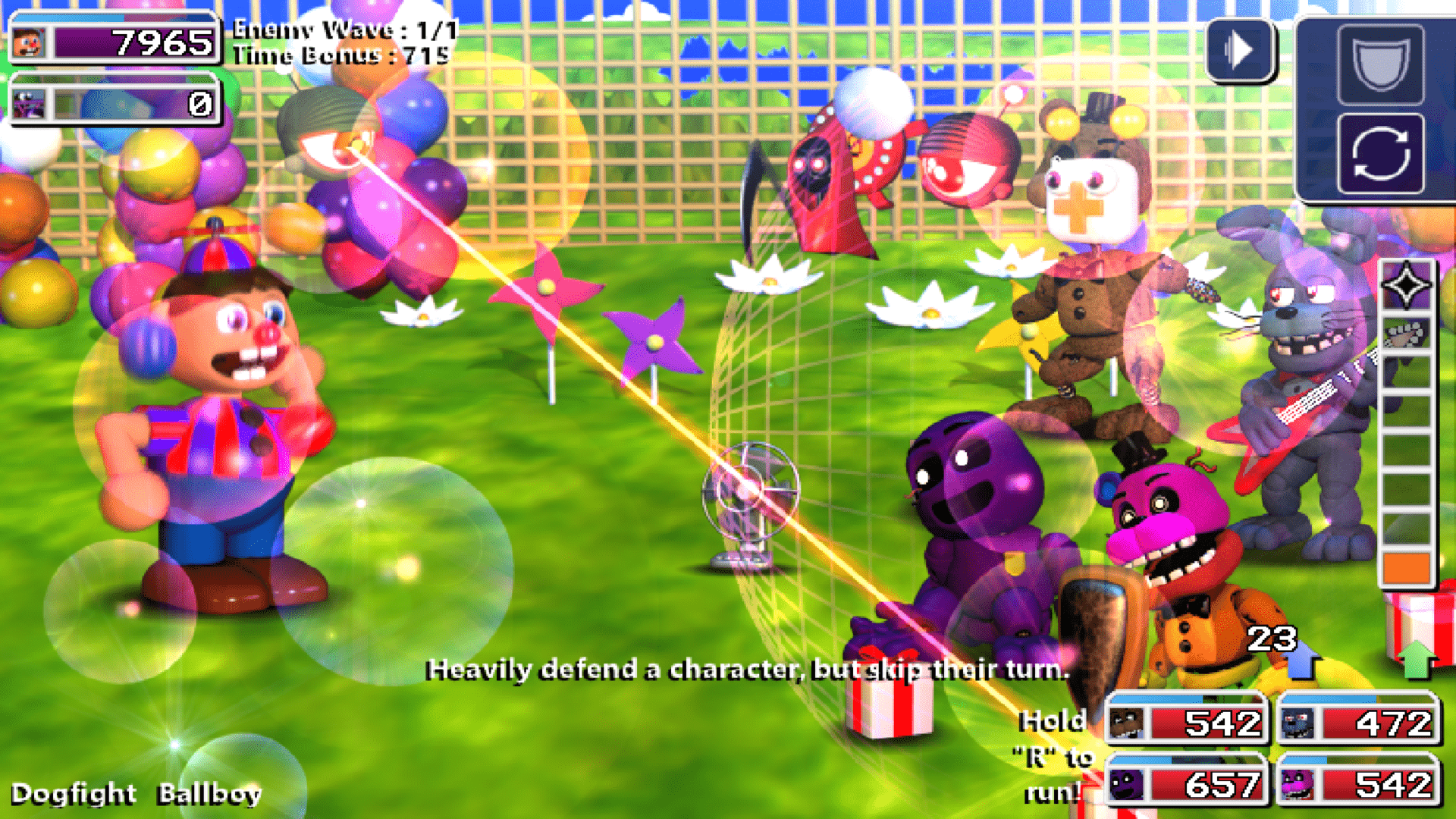Select the black diamond icon atop the right meter
Image resolution: width=1456 pixels, height=819 pixels.
1407,284
